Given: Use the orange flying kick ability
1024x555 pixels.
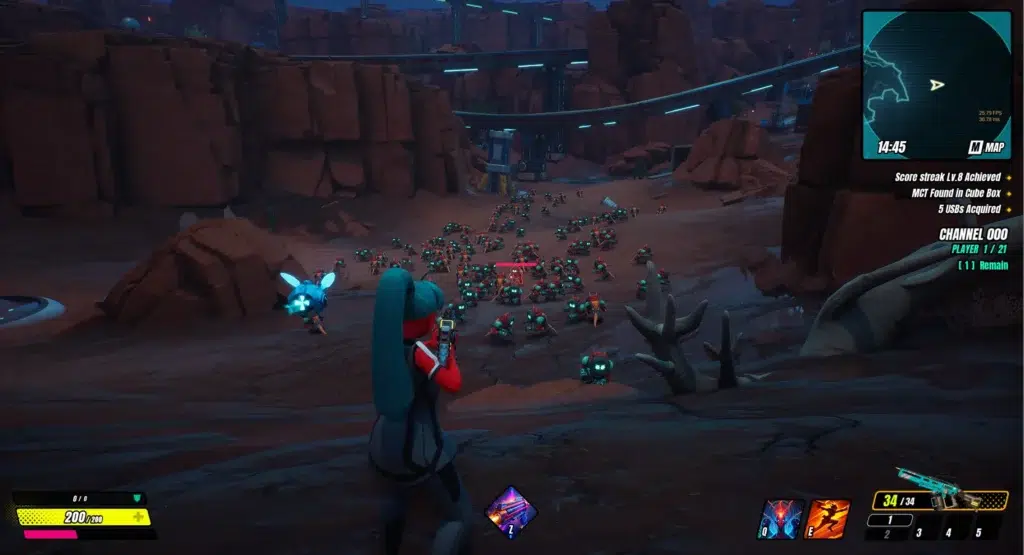Looking at the screenshot, I should pos(828,519).
